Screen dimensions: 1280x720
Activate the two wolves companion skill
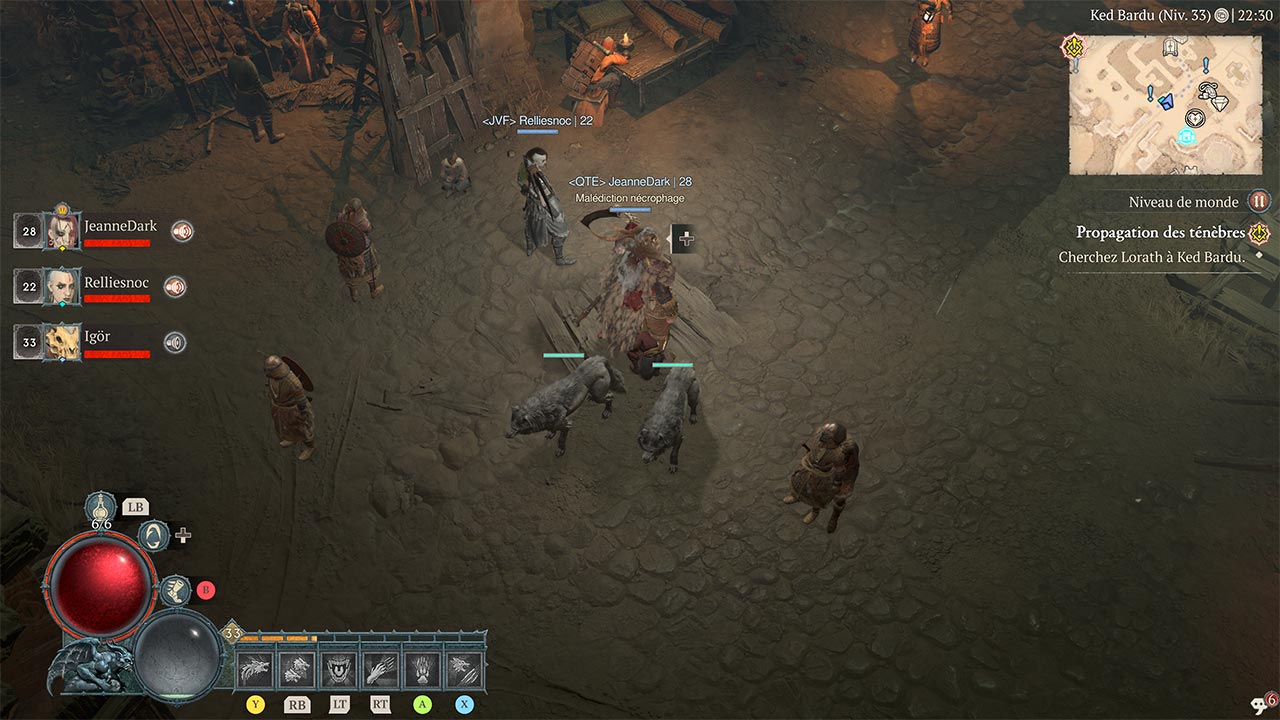(297, 668)
